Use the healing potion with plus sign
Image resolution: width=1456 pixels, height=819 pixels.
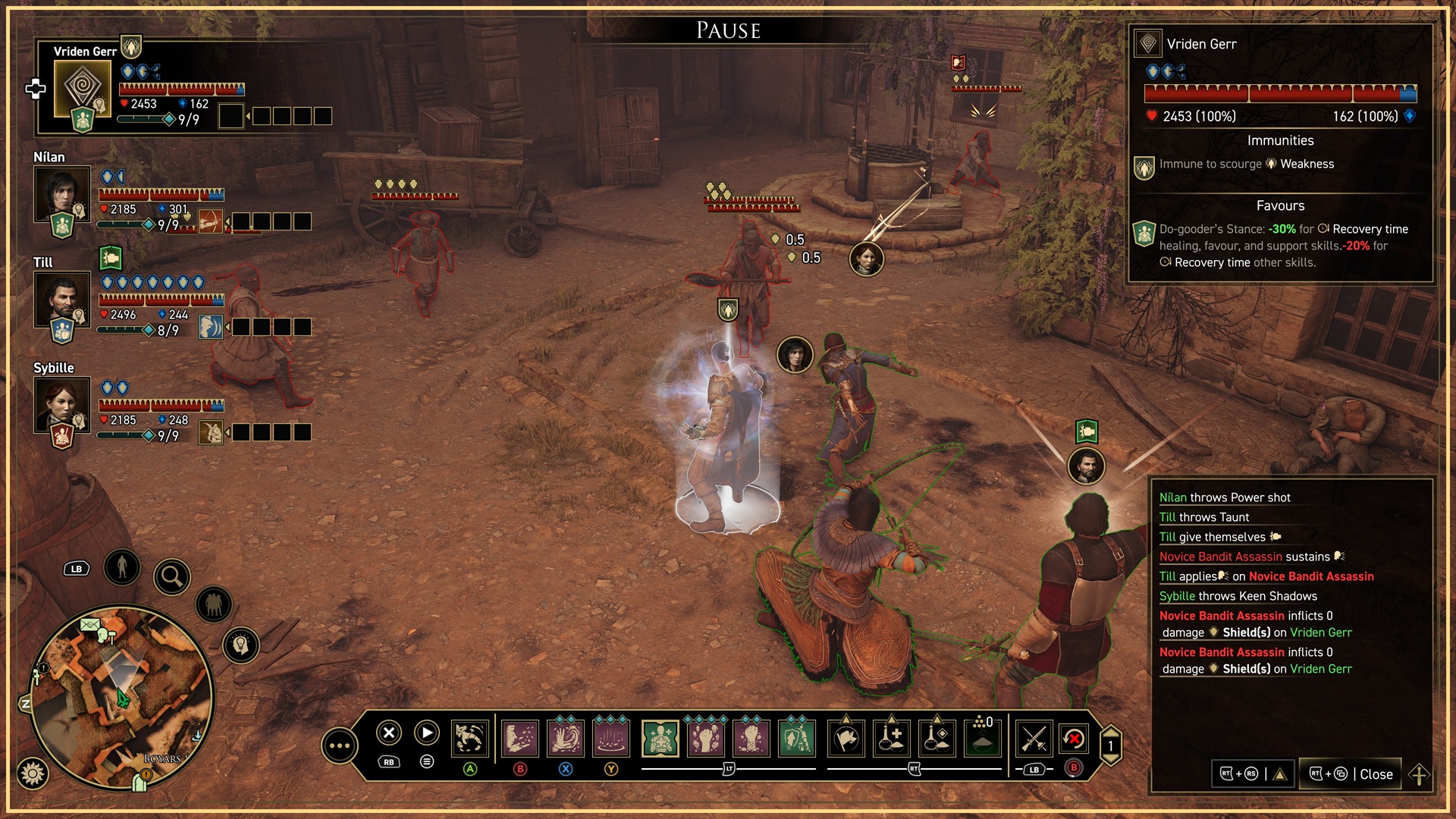point(892,738)
